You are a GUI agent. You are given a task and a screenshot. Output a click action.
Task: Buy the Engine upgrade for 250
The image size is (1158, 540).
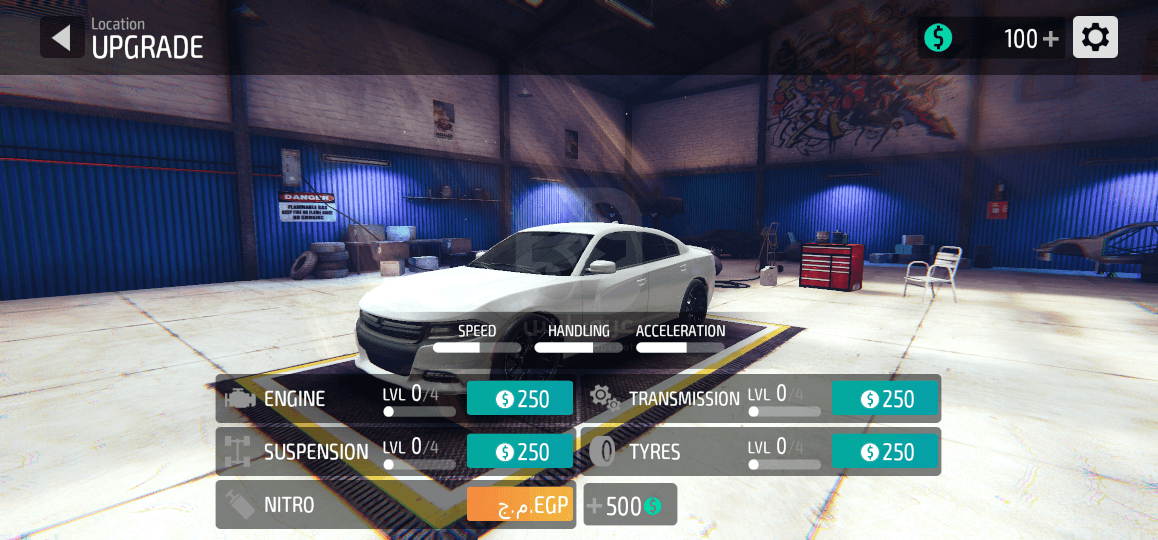pyautogui.click(x=520, y=399)
